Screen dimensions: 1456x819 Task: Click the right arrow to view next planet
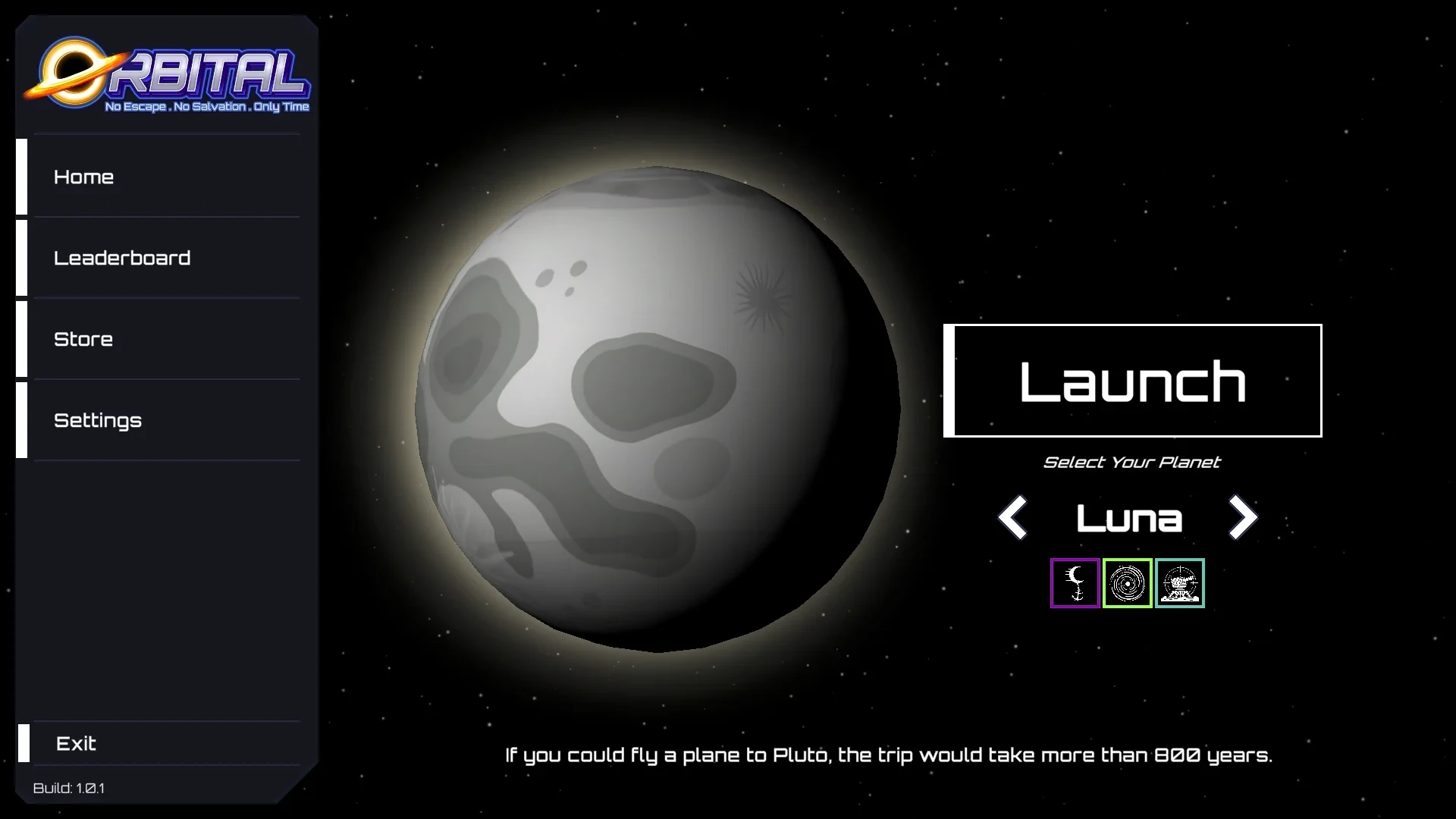coord(1242,517)
